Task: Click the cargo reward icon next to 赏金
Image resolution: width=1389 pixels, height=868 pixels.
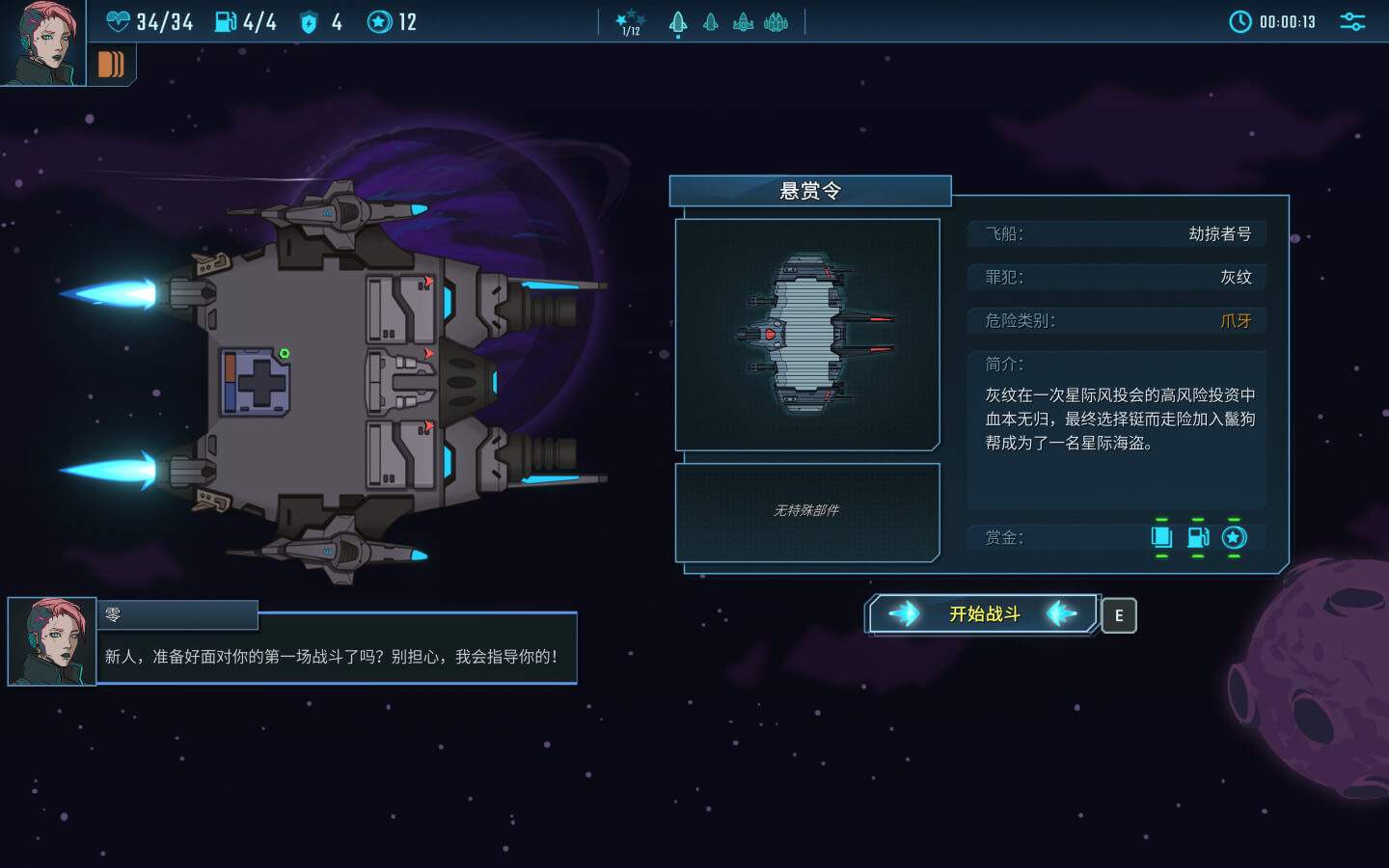Action: pos(1162,538)
